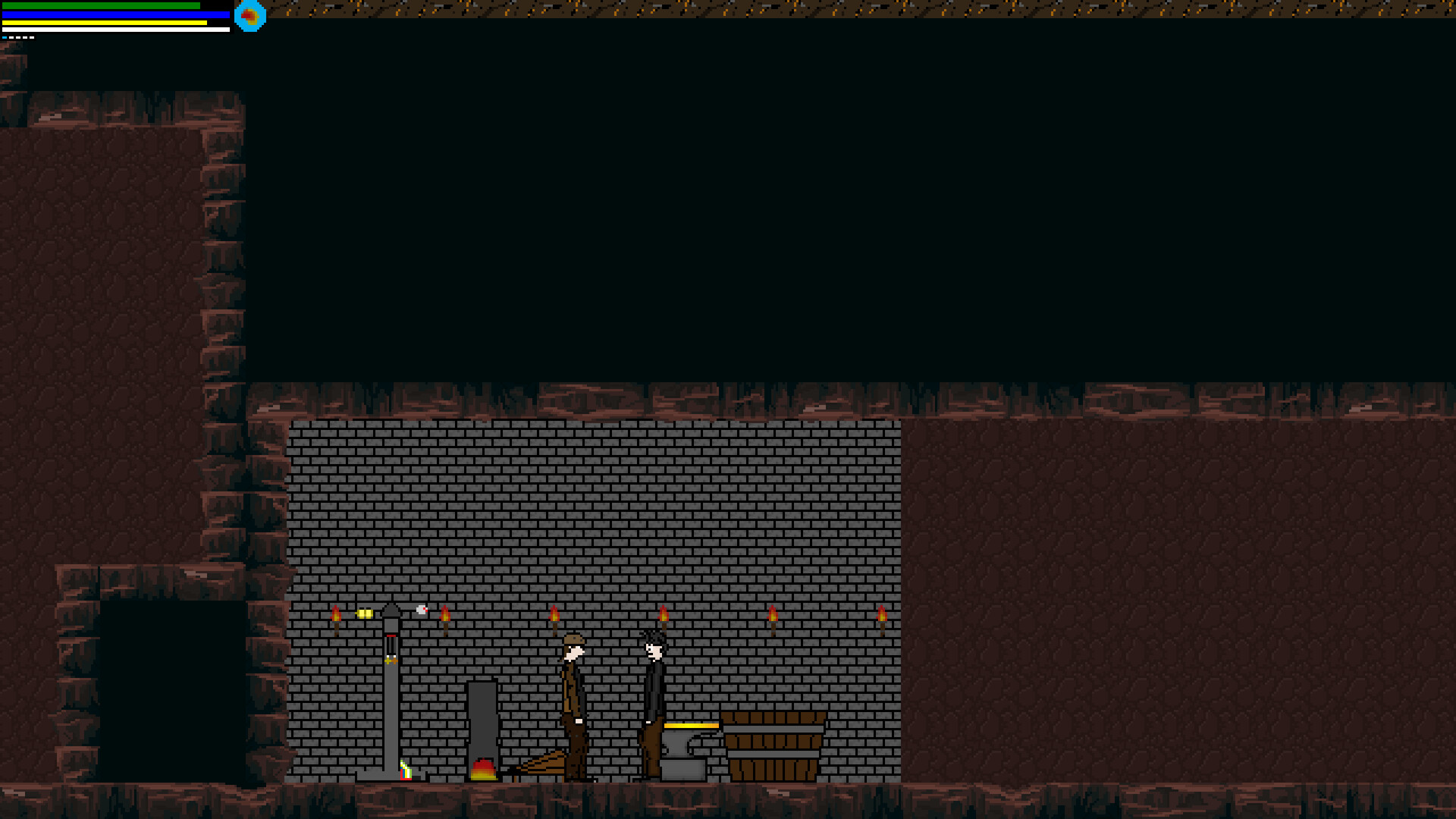Click the gold coins on the brick wall
Viewport: 1456px width, 819px height.
coord(365,612)
